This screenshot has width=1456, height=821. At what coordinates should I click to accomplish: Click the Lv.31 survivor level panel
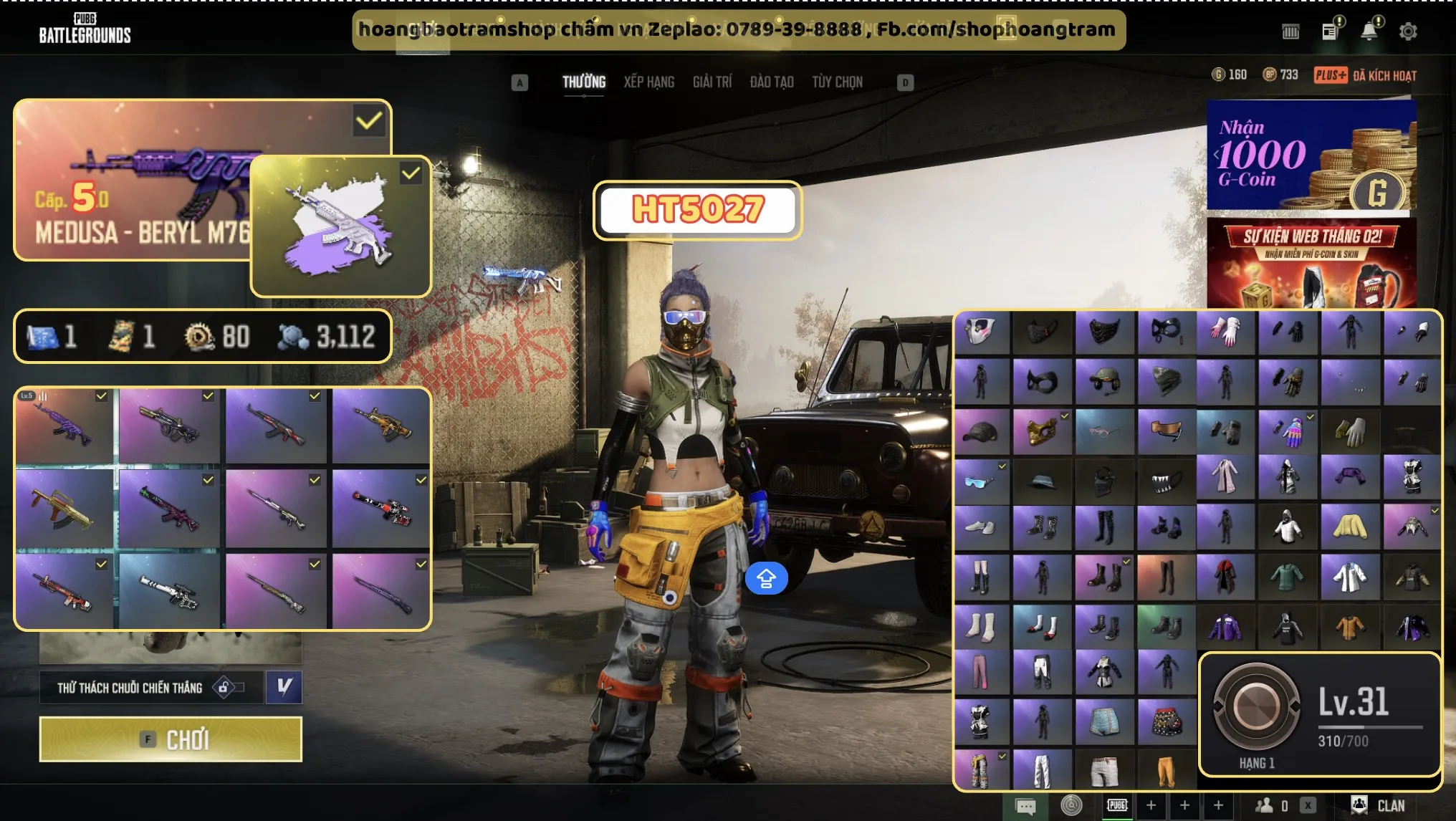tap(1320, 714)
